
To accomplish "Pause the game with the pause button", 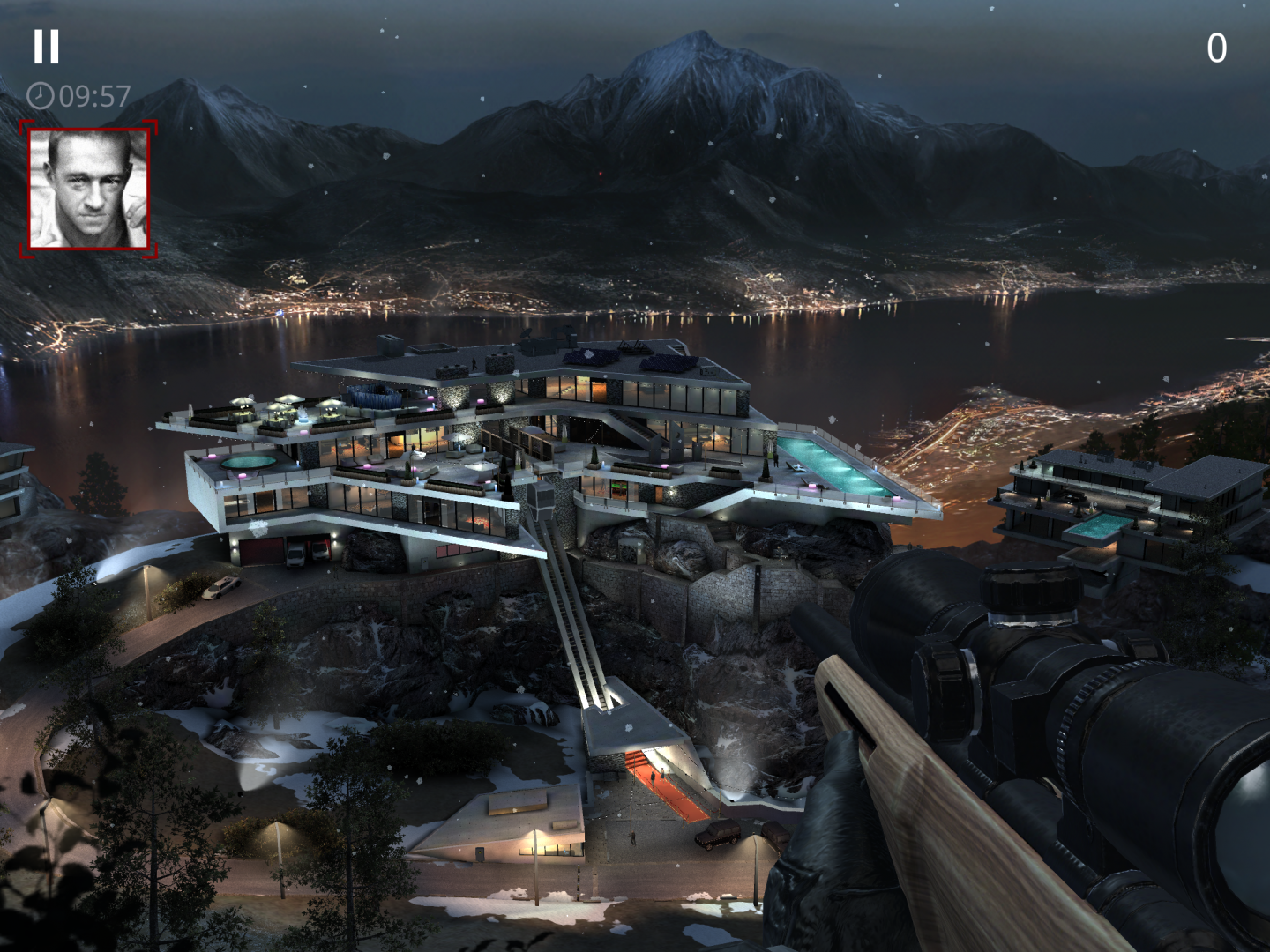I will pos(47,47).
